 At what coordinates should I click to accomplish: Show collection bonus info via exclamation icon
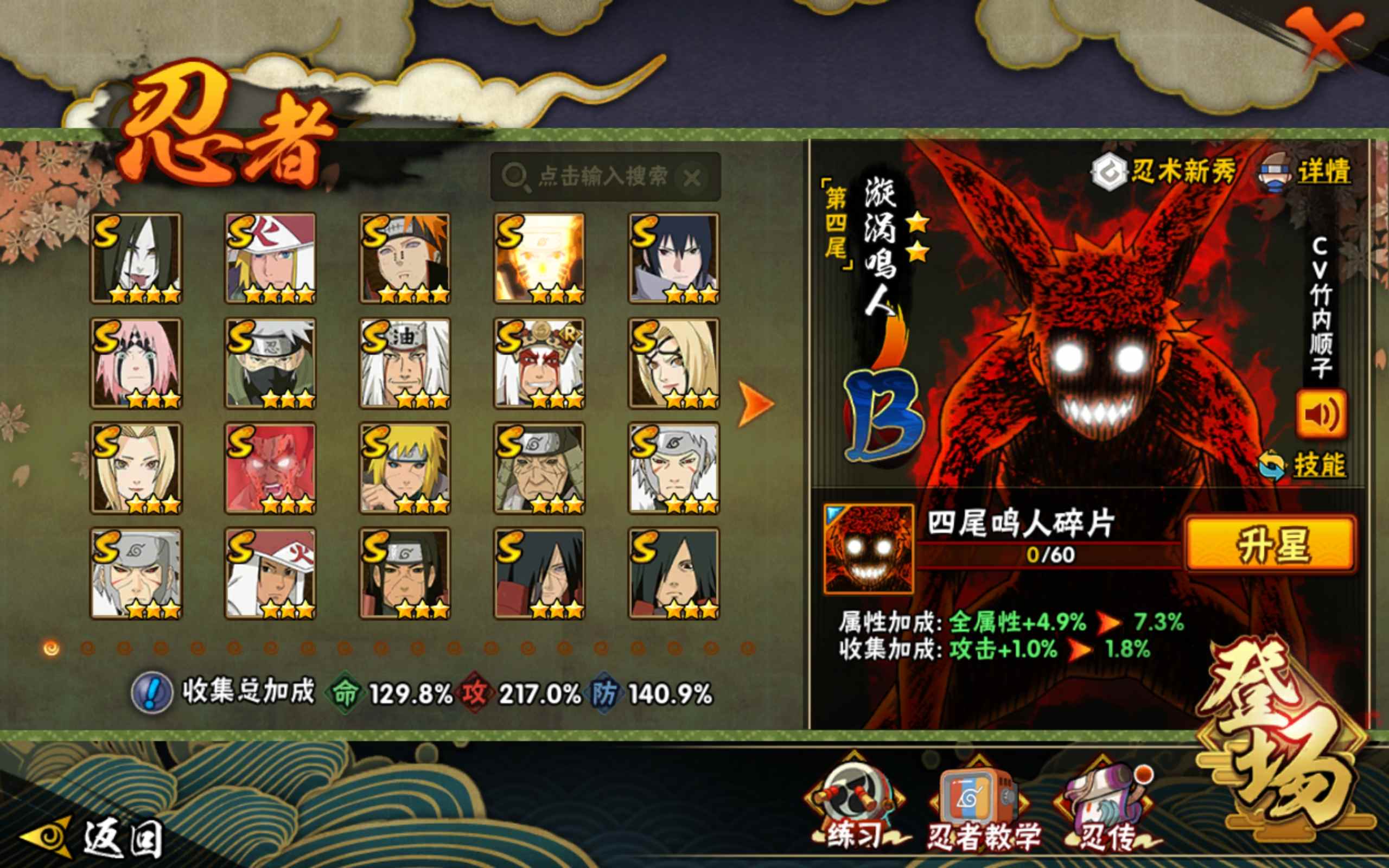(x=151, y=693)
